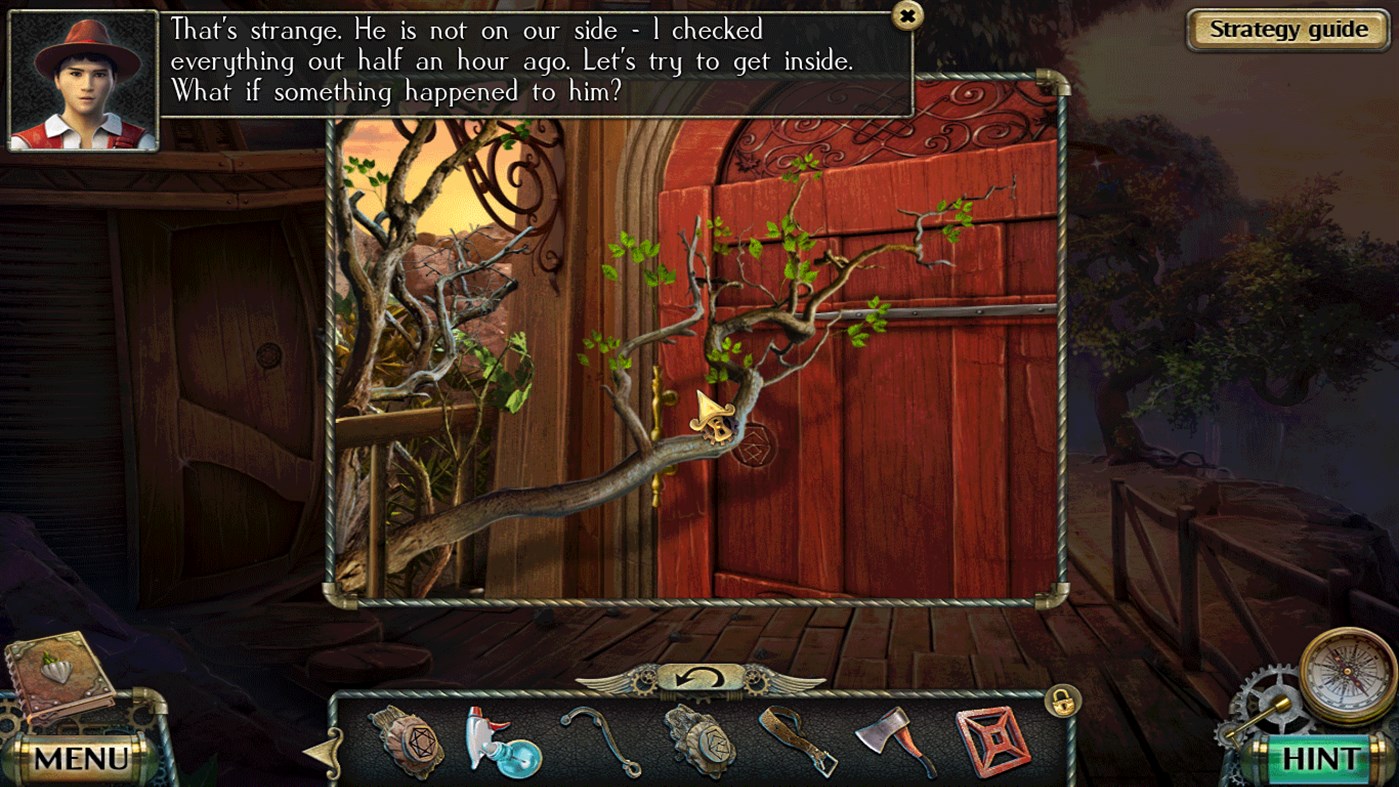Open the Strategy guide

click(x=1286, y=29)
